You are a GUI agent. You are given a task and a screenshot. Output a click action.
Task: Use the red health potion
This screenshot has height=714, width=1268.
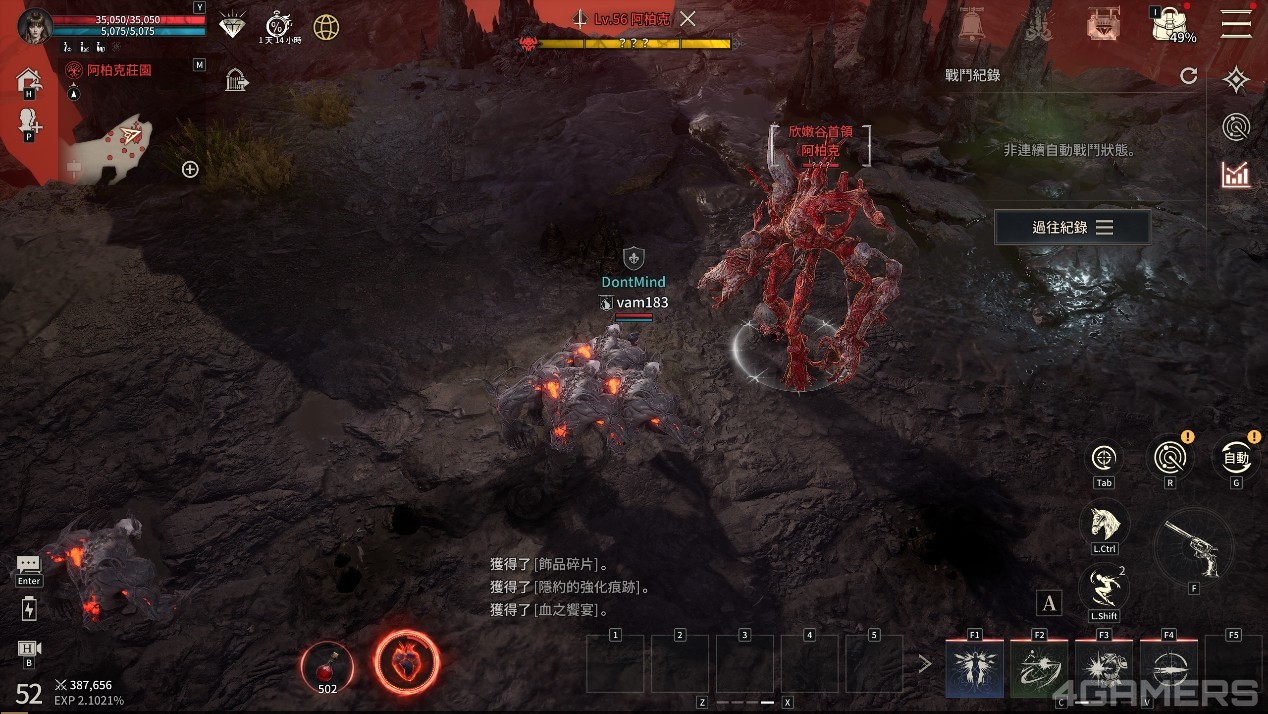(x=327, y=664)
